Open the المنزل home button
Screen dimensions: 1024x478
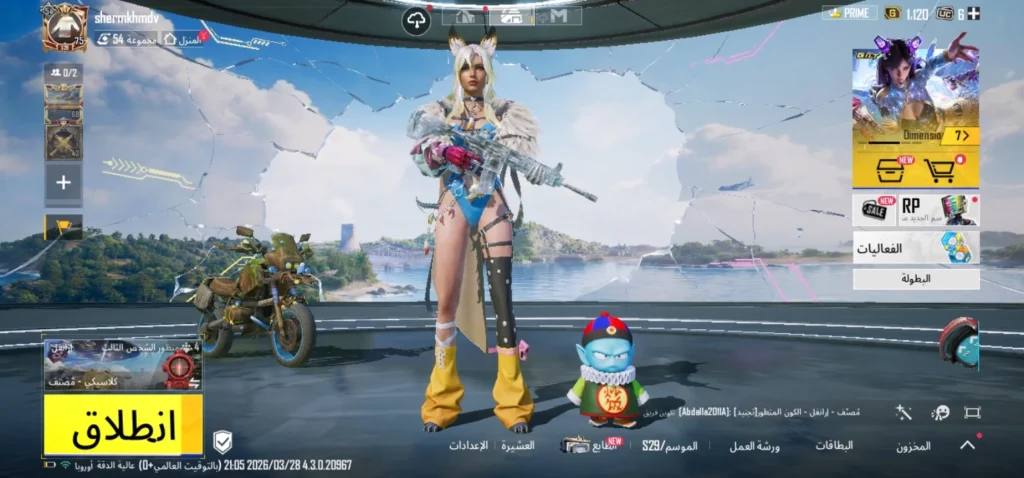tap(183, 39)
